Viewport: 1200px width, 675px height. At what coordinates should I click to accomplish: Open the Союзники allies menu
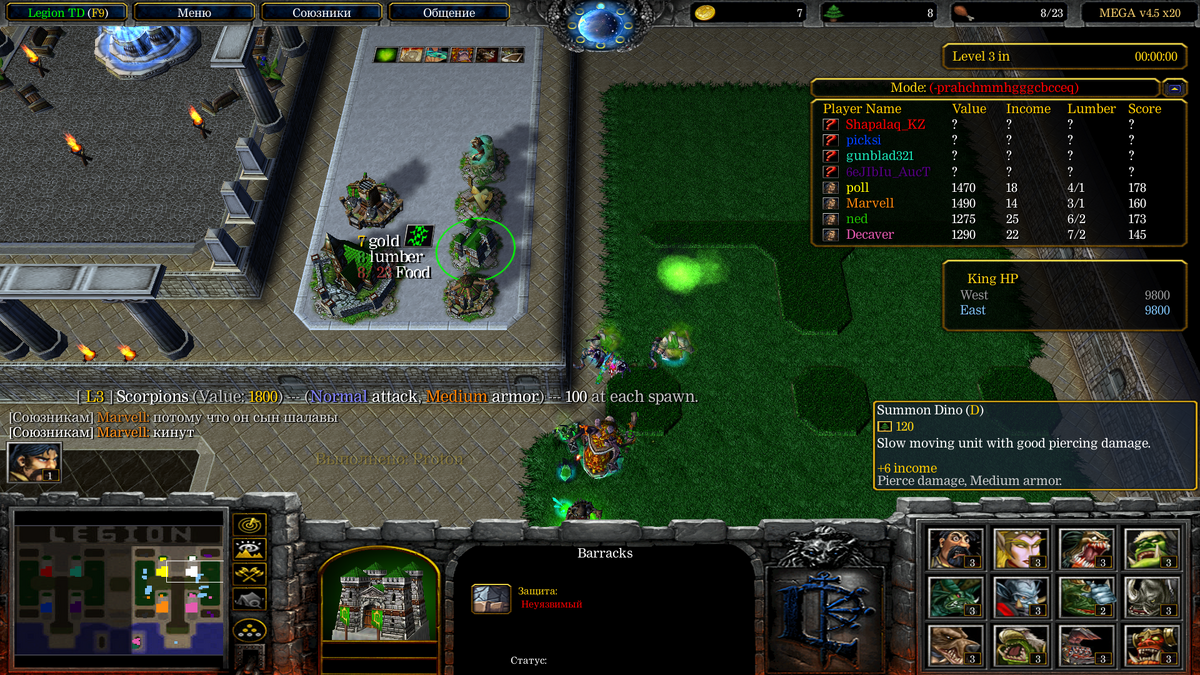(x=322, y=13)
